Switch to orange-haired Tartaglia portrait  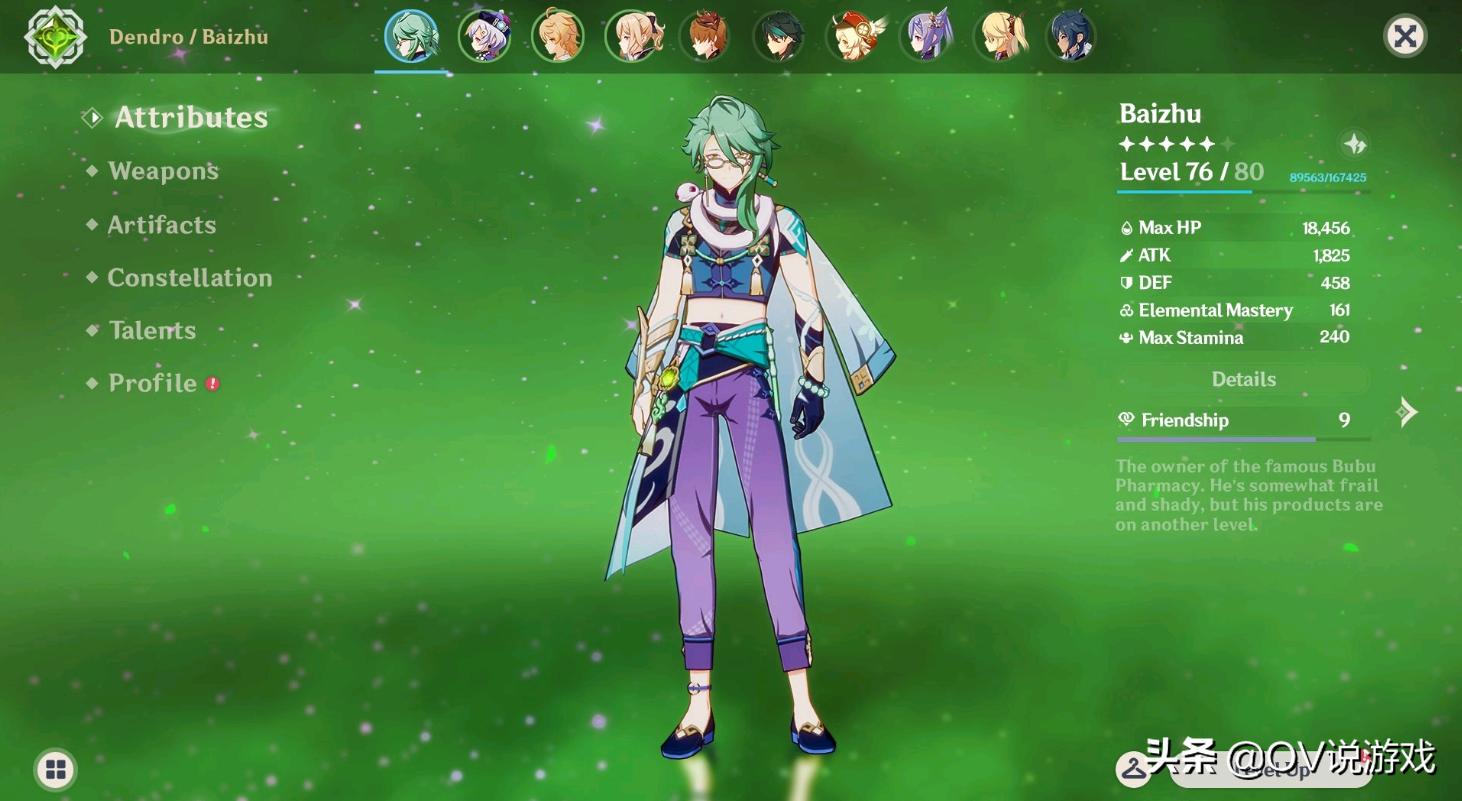705,37
